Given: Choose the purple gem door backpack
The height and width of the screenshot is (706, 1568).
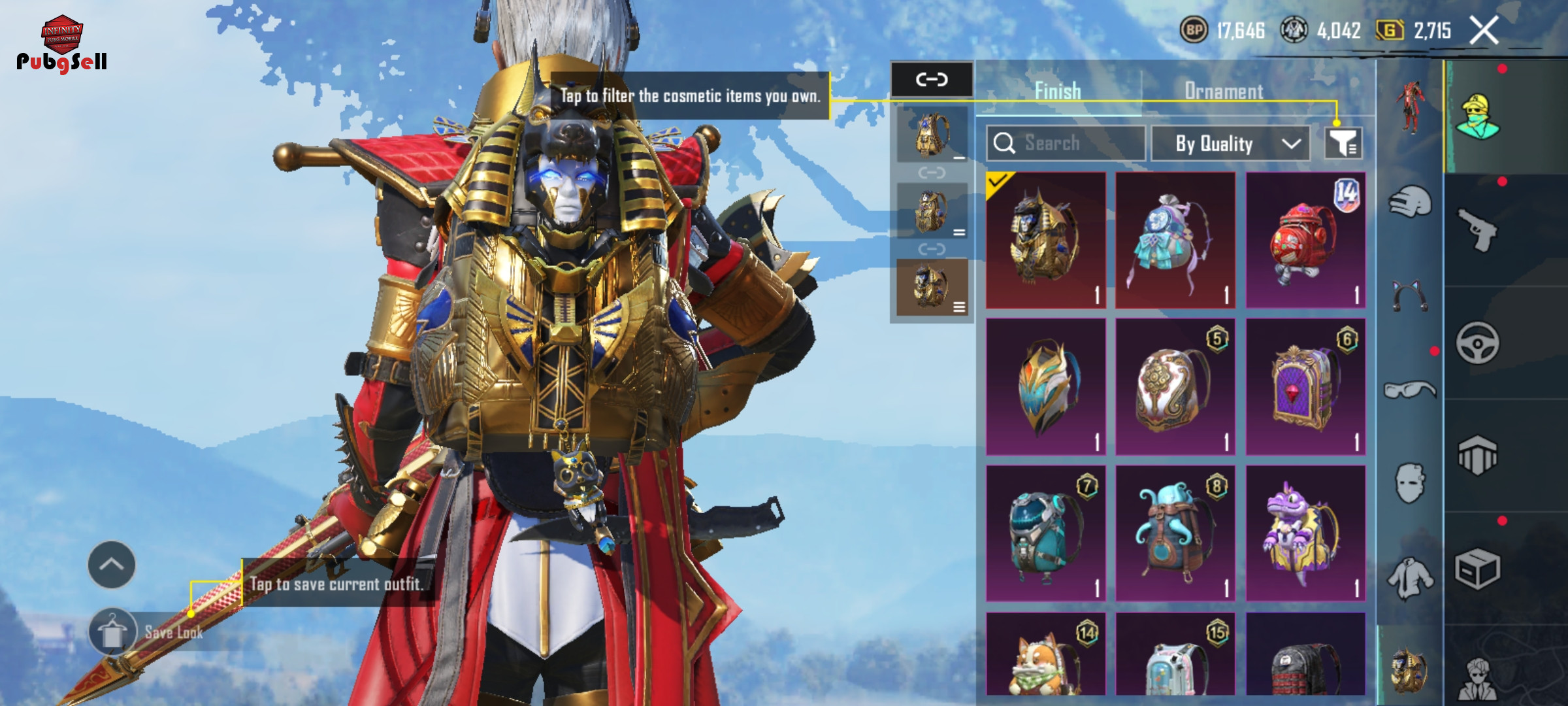Looking at the screenshot, I should tap(1305, 386).
